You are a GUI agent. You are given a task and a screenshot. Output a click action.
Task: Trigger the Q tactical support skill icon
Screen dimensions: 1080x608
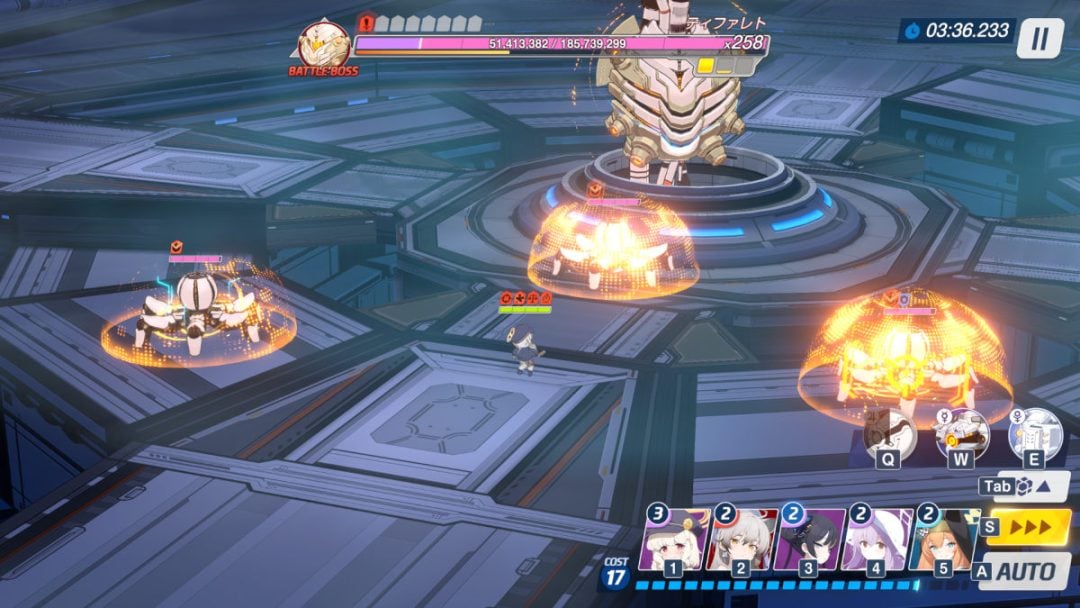889,433
